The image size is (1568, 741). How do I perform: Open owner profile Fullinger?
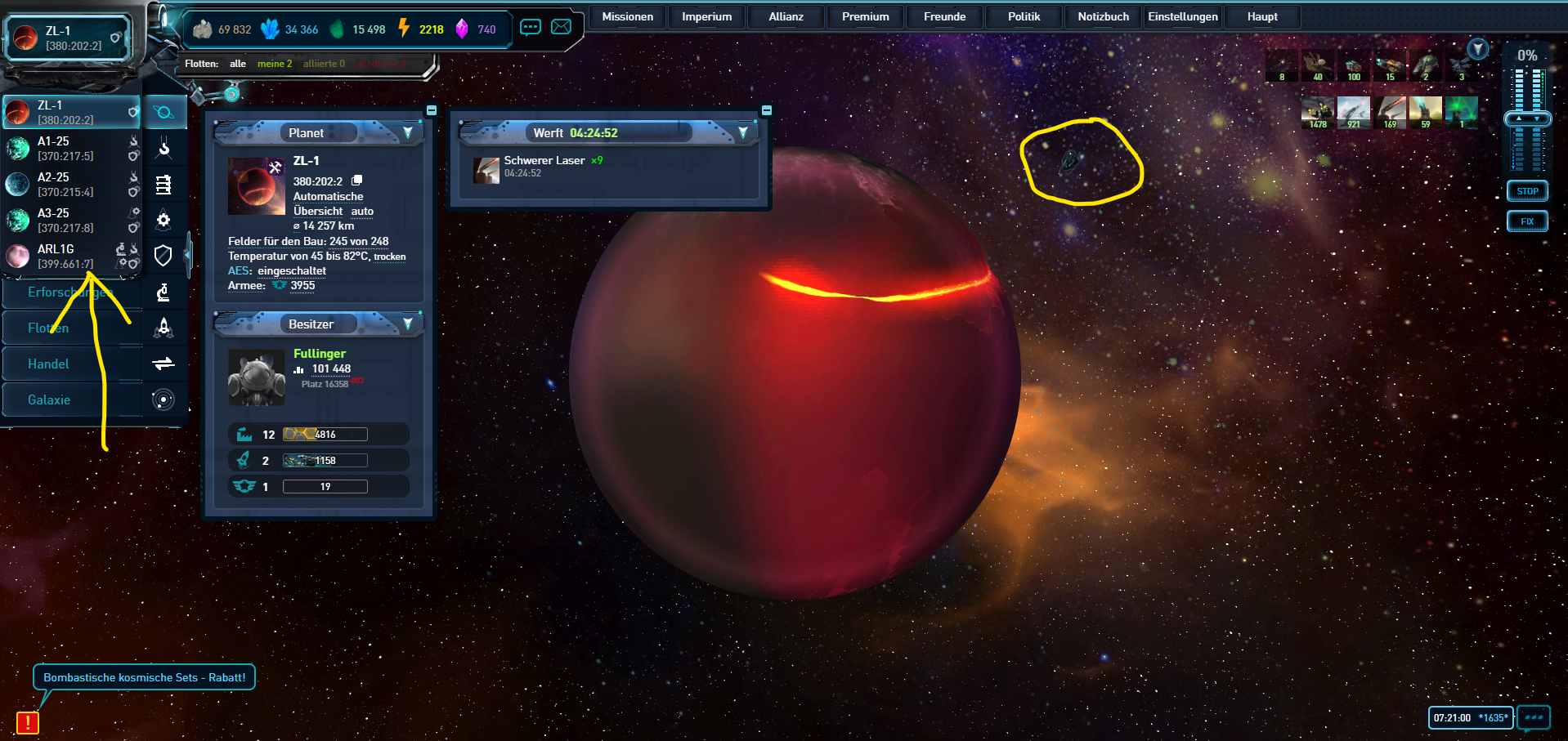point(320,354)
